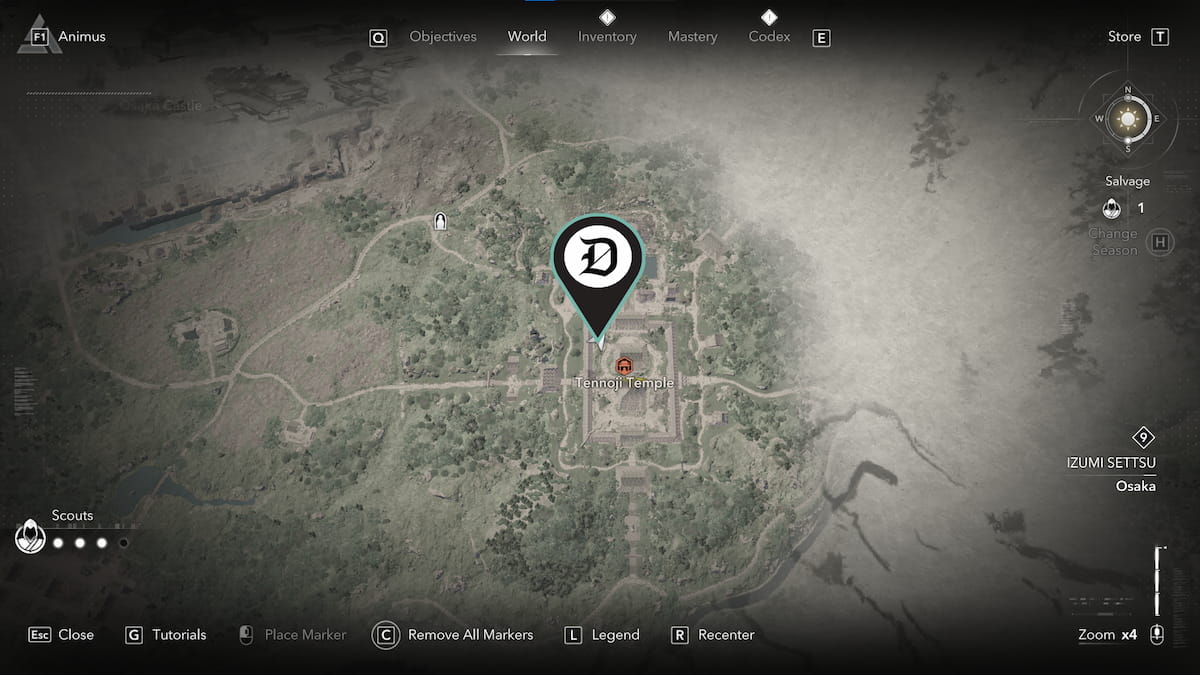Go to the Mastery tab
Screen dimensions: 1200x675
coord(692,37)
